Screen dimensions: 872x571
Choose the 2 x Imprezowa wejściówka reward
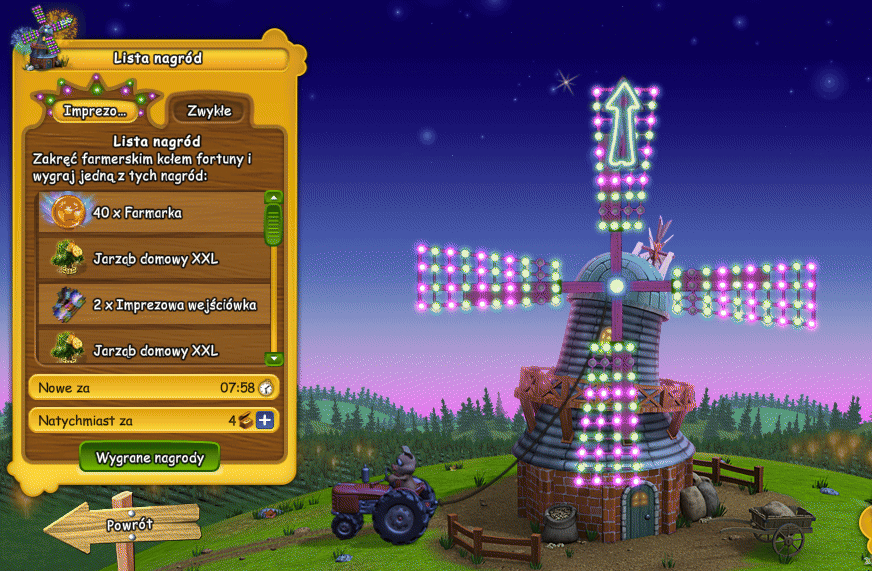click(150, 305)
